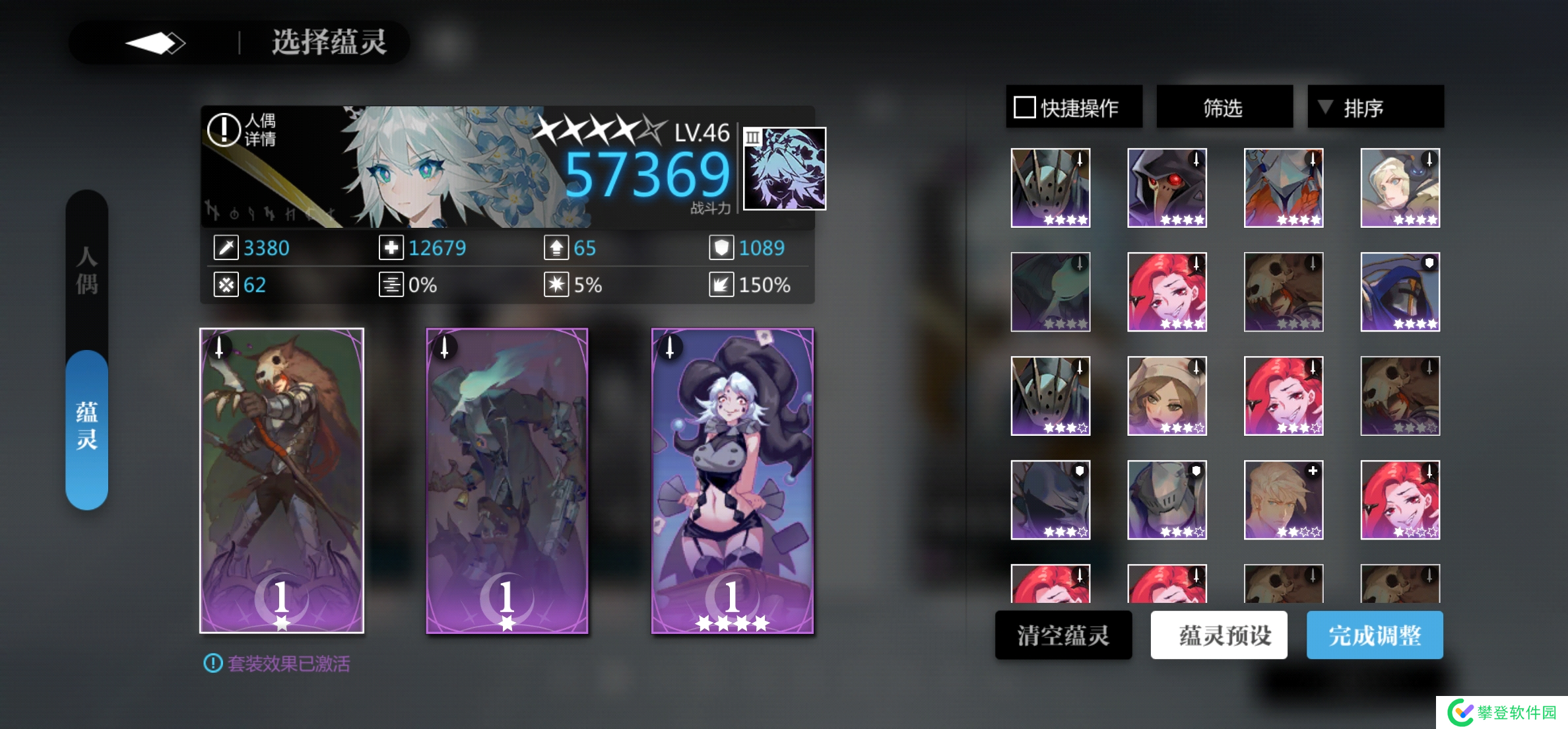
Task: Open the 排序 sort dropdown
Action: click(x=1375, y=107)
